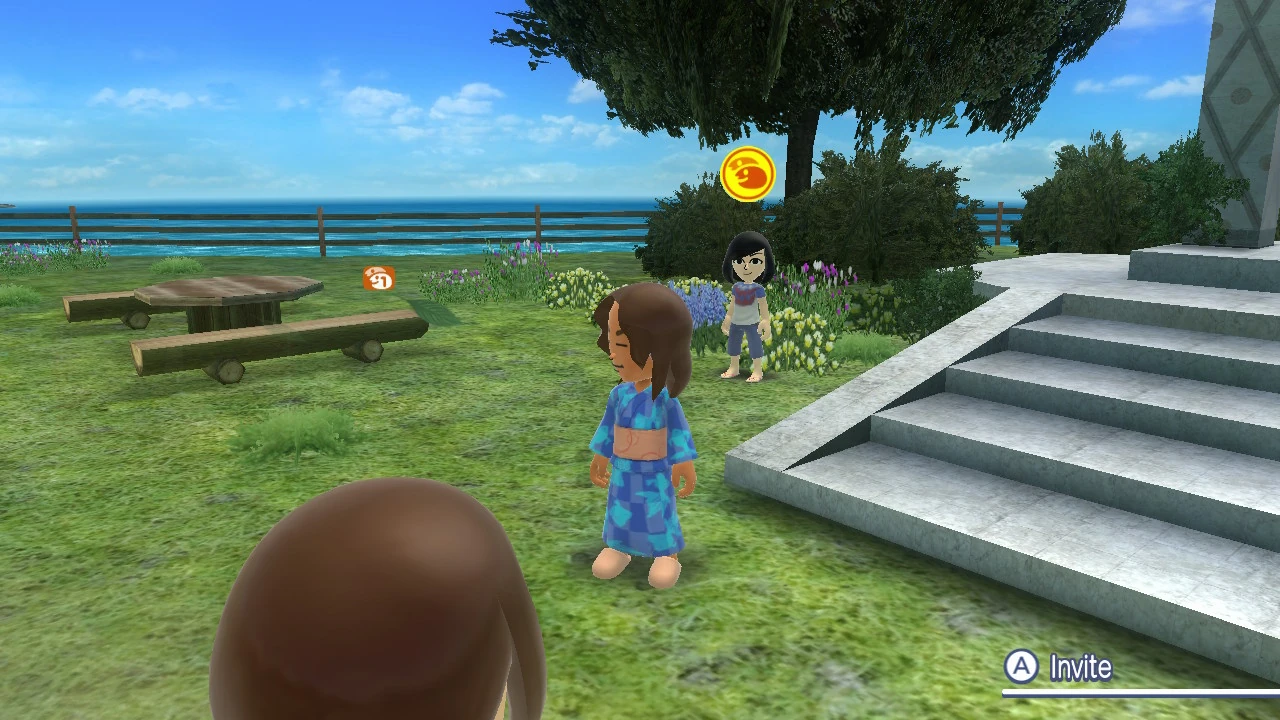The width and height of the screenshot is (1280, 720).
Task: Select the orange notification badge near the table
Action: (380, 280)
